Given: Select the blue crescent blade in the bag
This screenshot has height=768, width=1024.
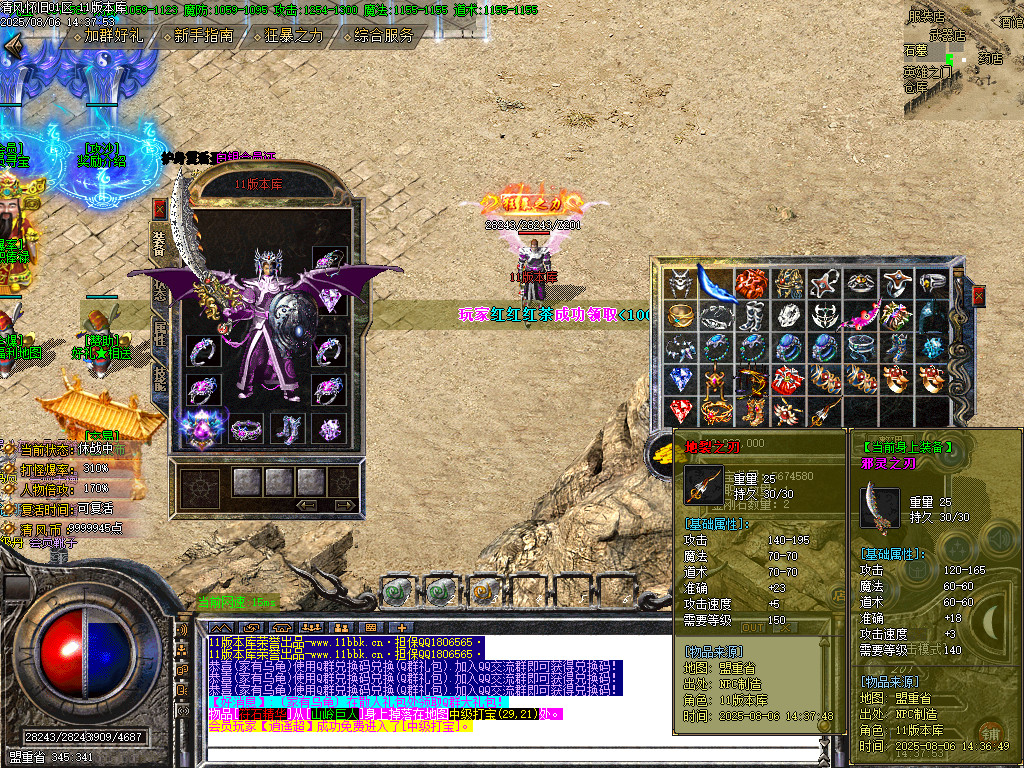Looking at the screenshot, I should (716, 283).
